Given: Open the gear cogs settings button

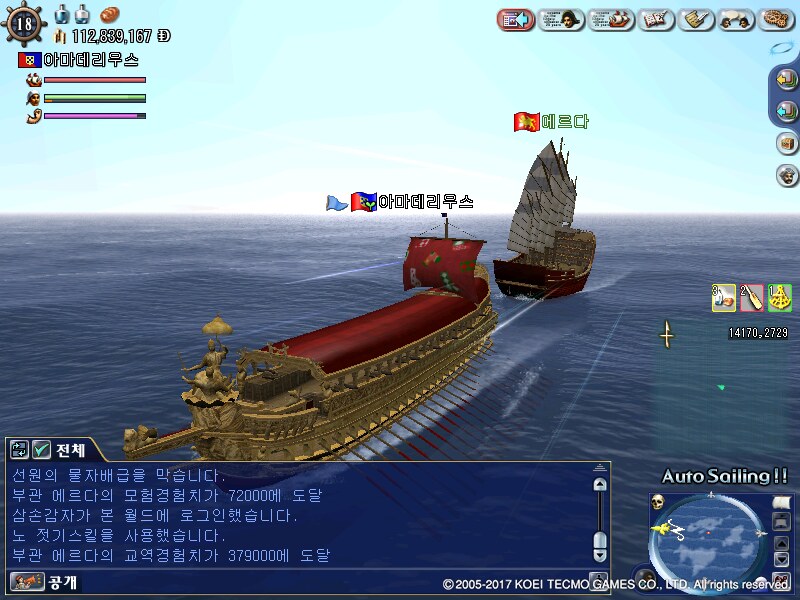Looking at the screenshot, I should tap(777, 18).
